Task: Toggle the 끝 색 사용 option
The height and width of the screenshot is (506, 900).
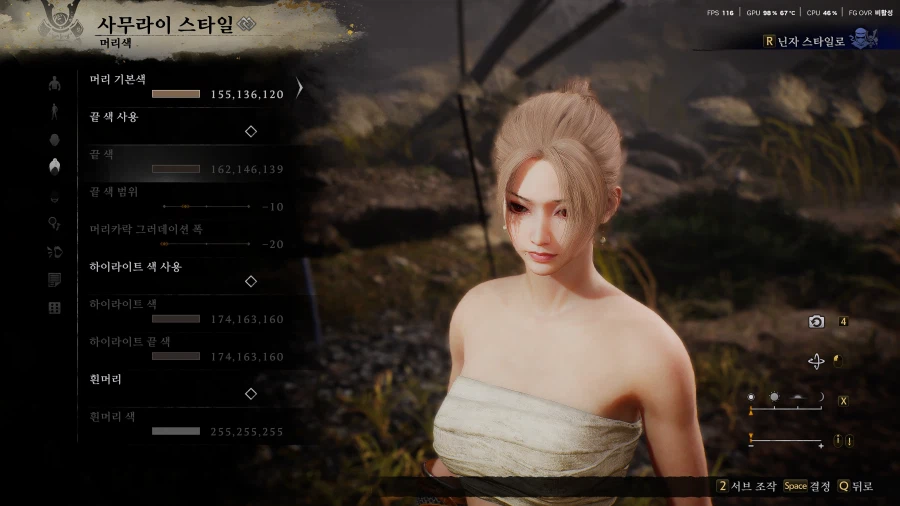Action: pos(251,131)
